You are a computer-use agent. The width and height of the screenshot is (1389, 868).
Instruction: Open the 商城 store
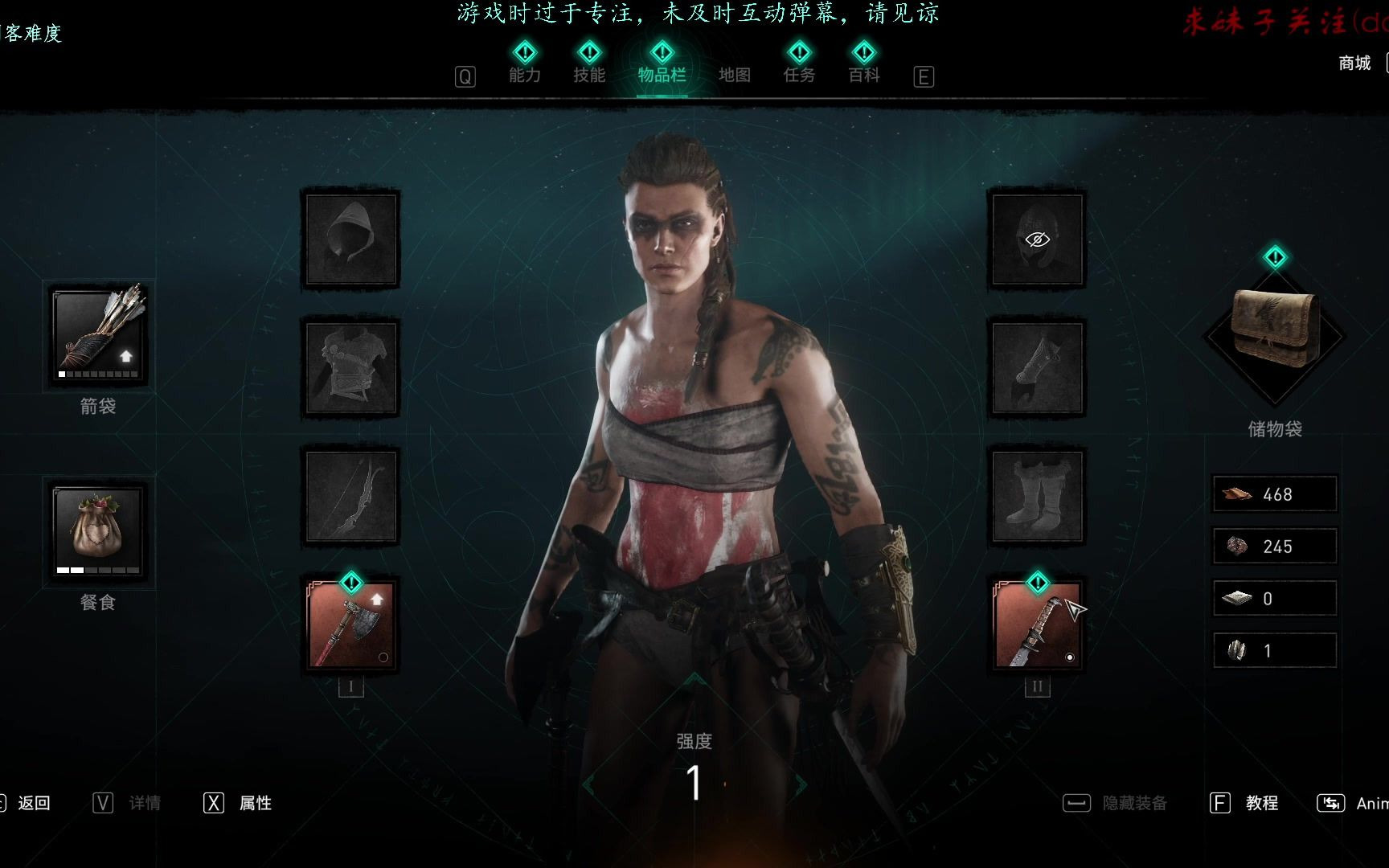click(x=1354, y=63)
